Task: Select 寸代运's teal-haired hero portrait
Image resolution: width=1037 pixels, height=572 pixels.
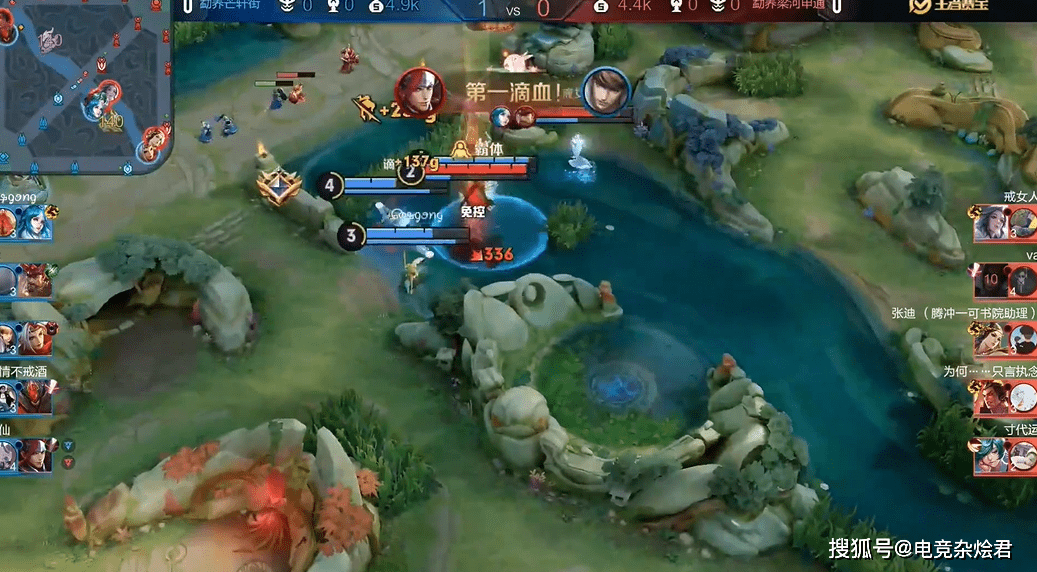Action: (991, 456)
